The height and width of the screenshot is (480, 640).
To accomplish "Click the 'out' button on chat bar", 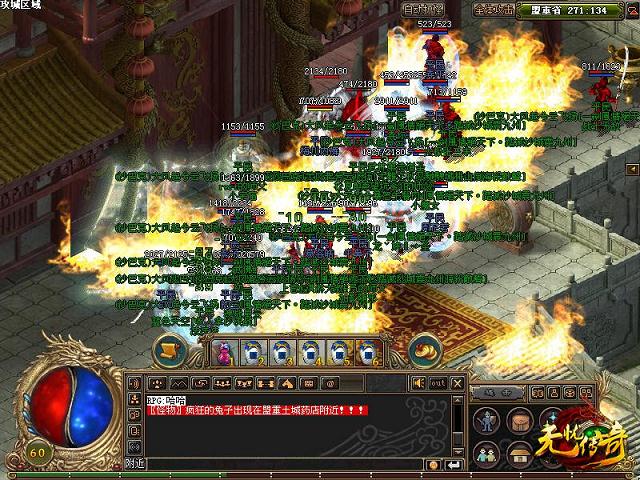I will [x=437, y=383].
